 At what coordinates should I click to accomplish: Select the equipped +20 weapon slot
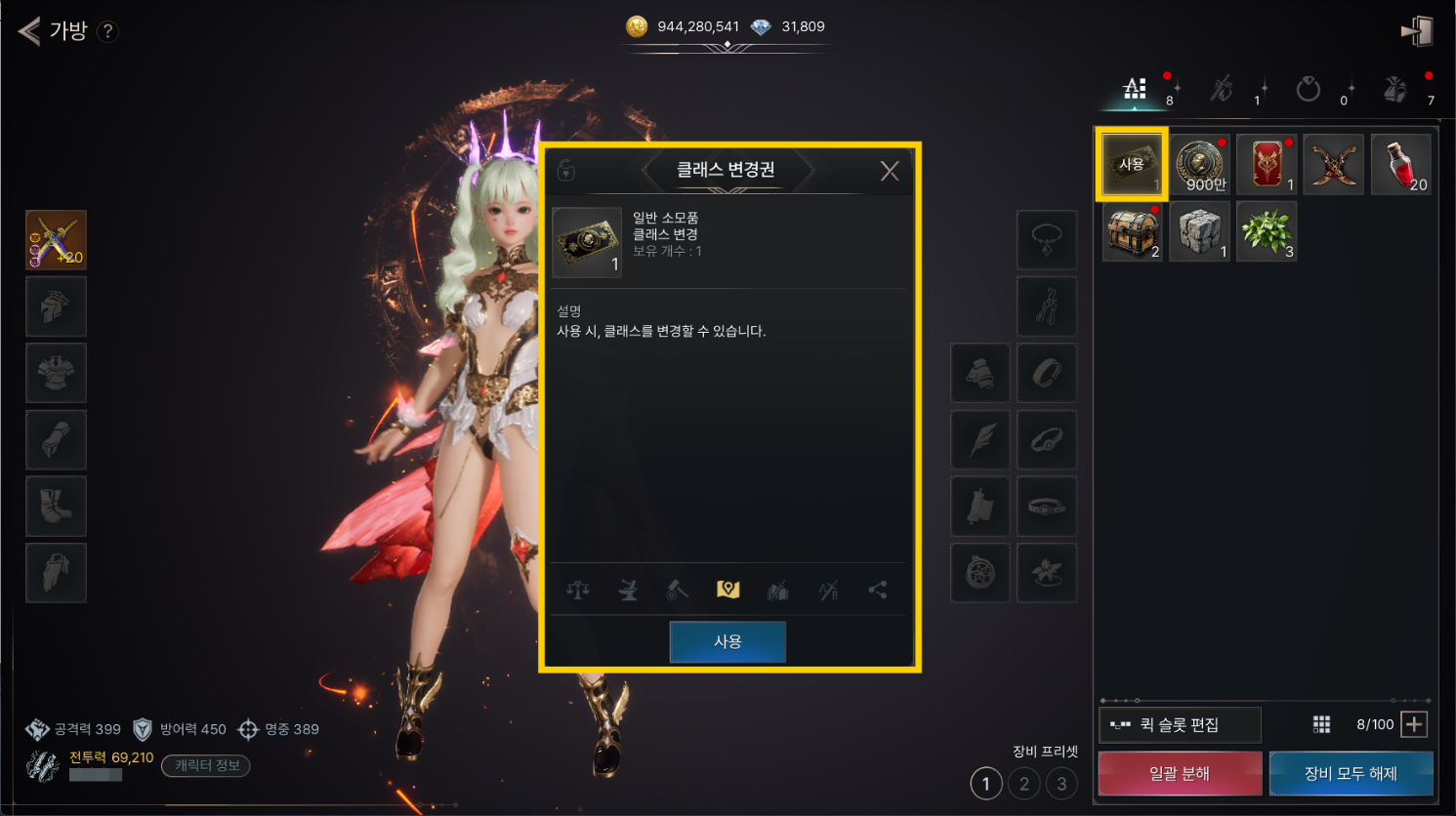(56, 240)
